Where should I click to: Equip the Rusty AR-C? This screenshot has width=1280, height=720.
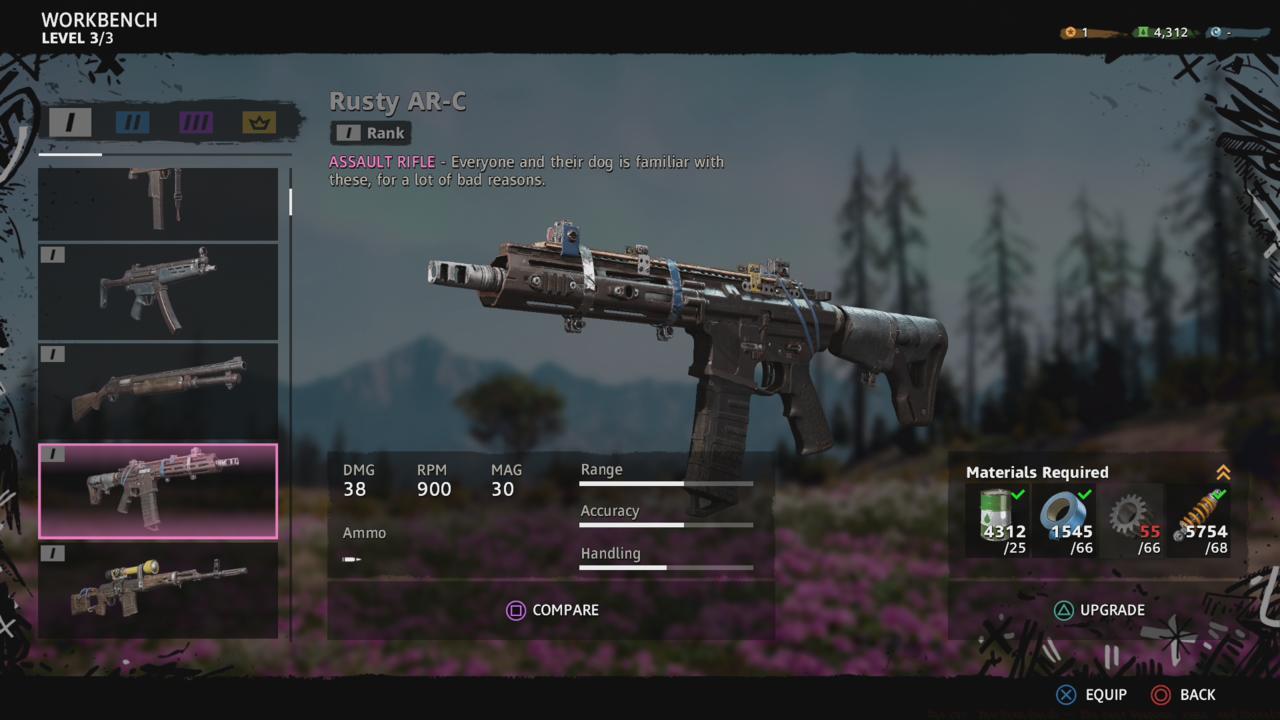point(1090,694)
